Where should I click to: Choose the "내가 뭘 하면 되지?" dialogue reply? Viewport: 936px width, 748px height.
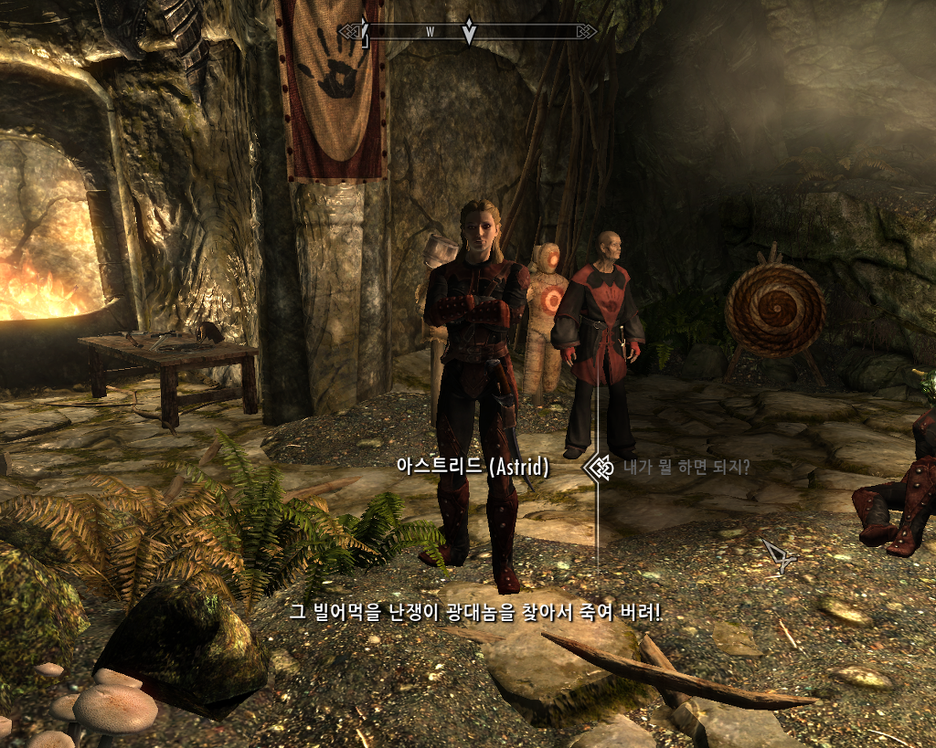click(686, 467)
